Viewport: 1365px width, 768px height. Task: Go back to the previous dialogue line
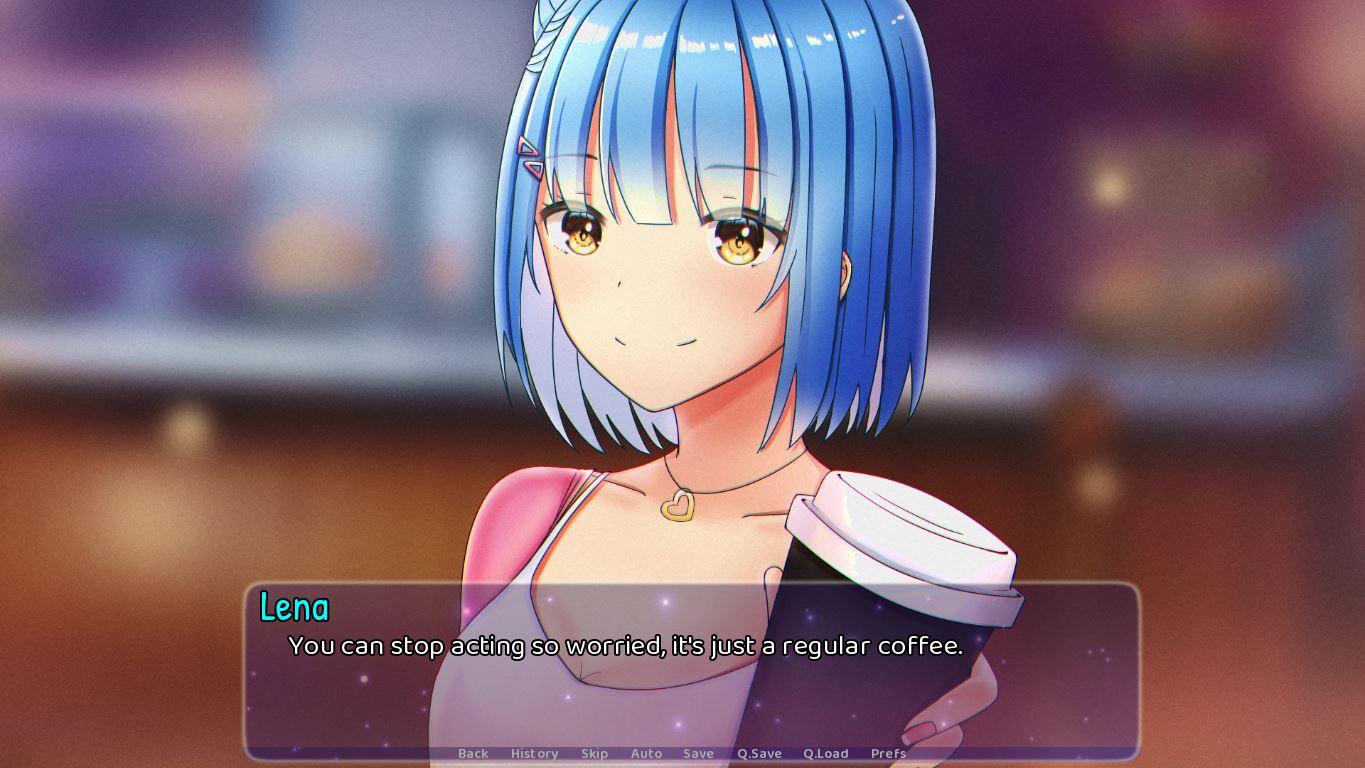473,753
